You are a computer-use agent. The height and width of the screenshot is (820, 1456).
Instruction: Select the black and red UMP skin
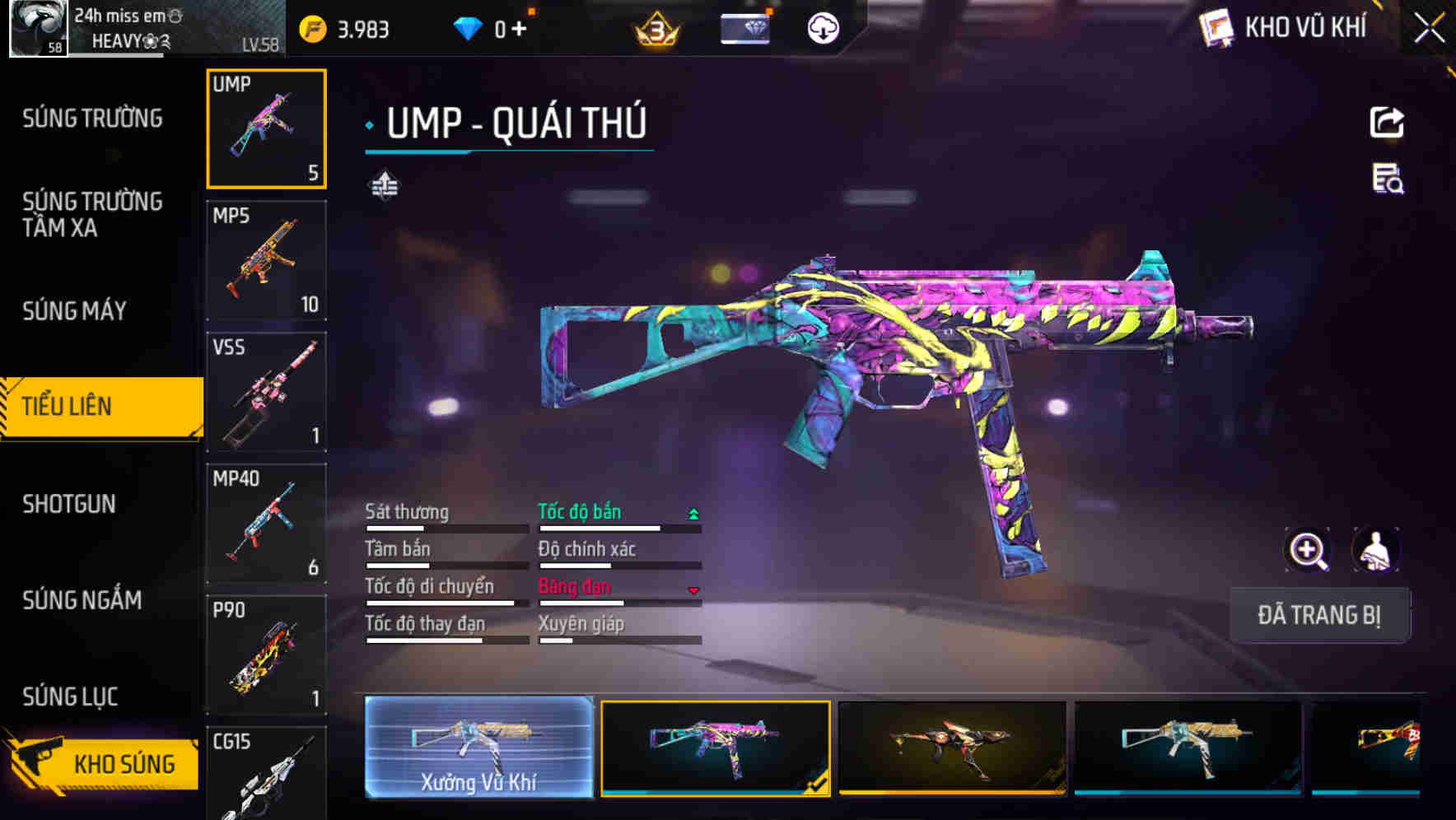(951, 748)
